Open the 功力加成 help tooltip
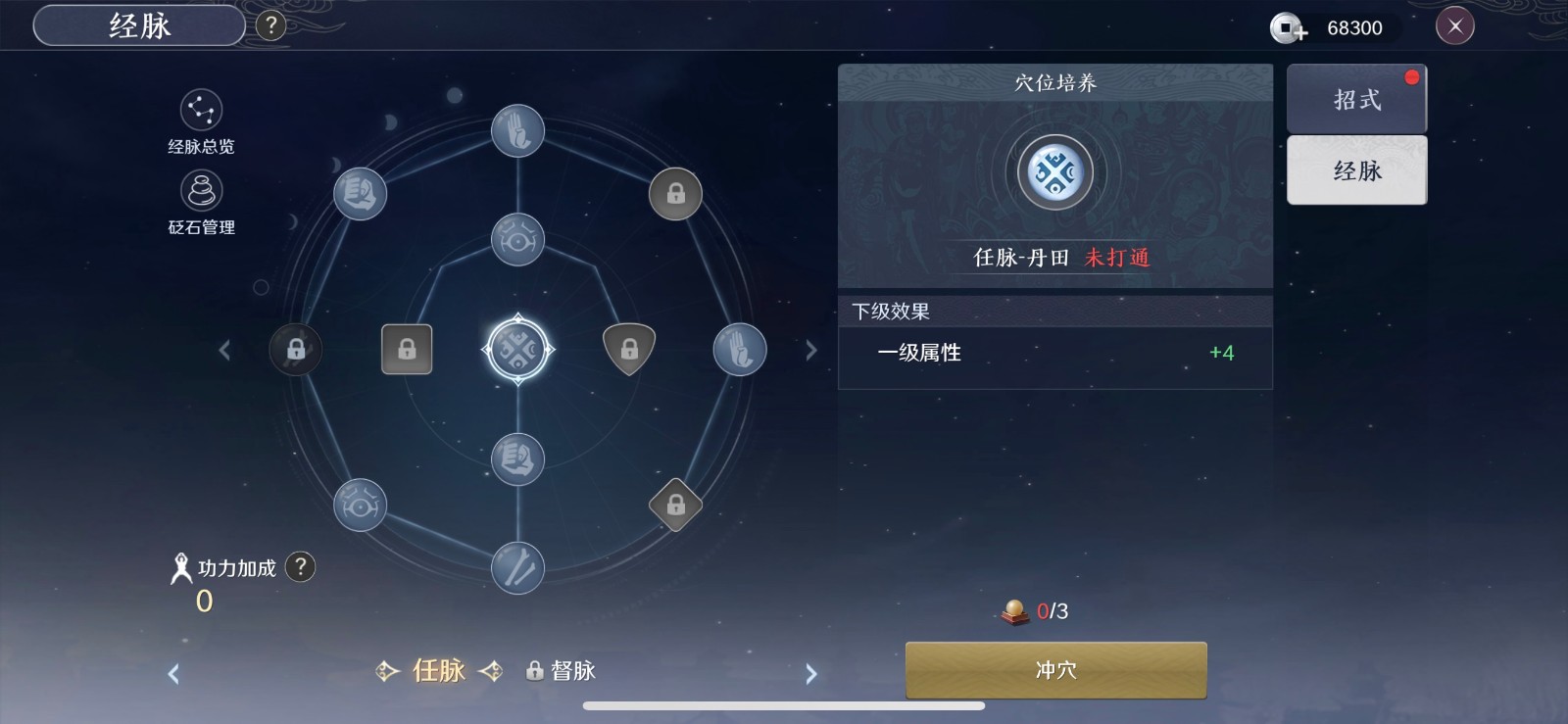The width and height of the screenshot is (1568, 724). 301,568
